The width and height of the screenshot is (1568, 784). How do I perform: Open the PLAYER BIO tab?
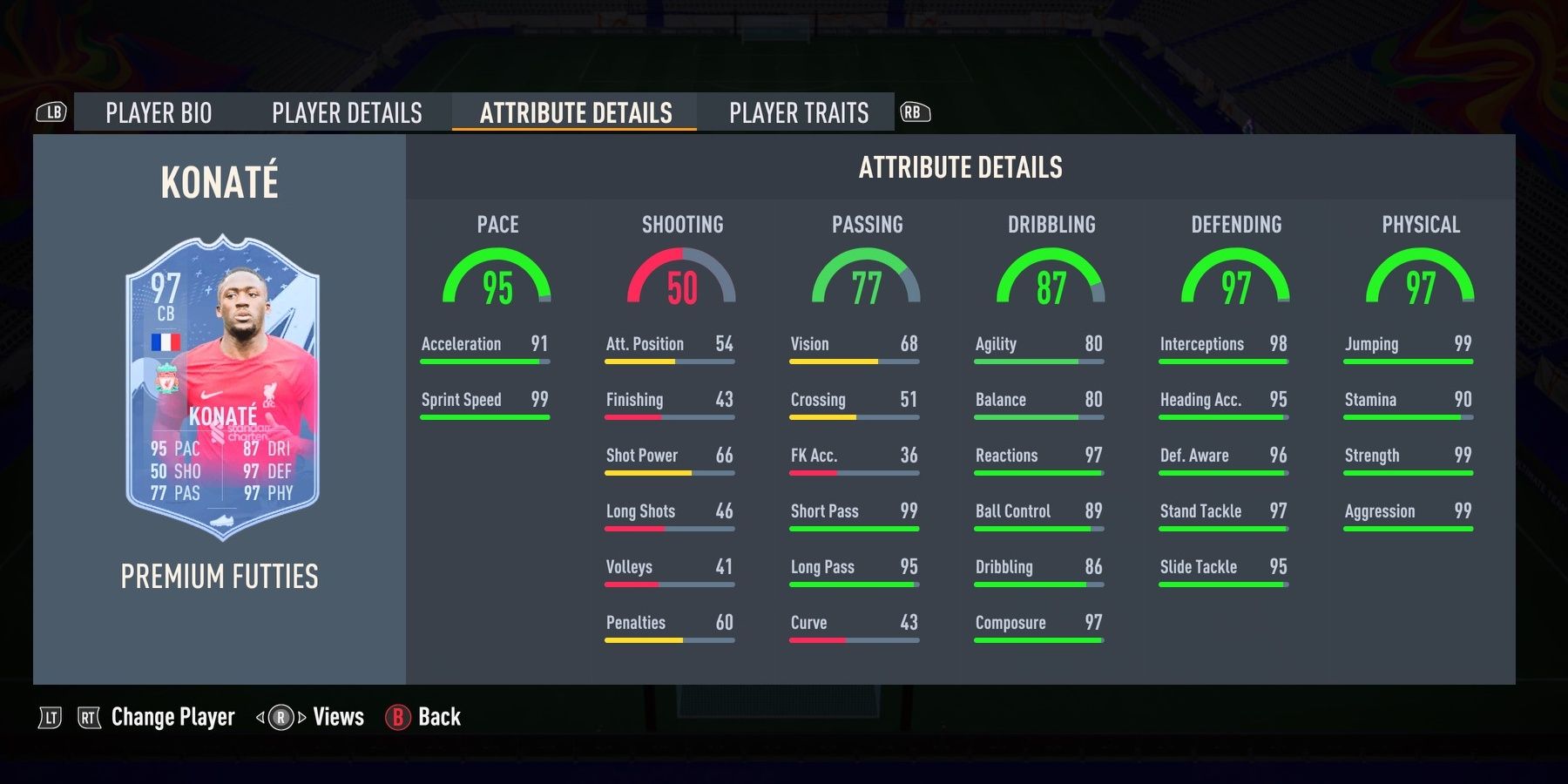tap(157, 112)
